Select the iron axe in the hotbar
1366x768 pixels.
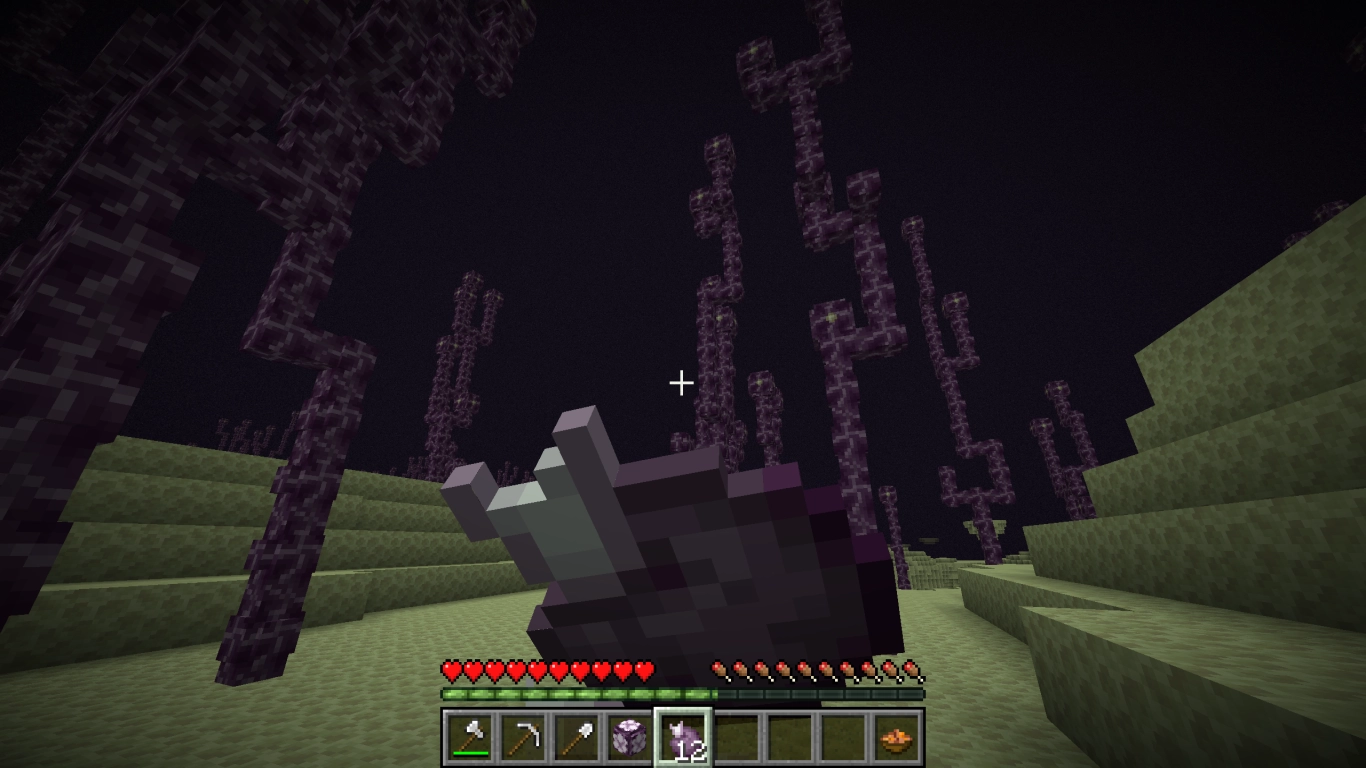pos(470,735)
